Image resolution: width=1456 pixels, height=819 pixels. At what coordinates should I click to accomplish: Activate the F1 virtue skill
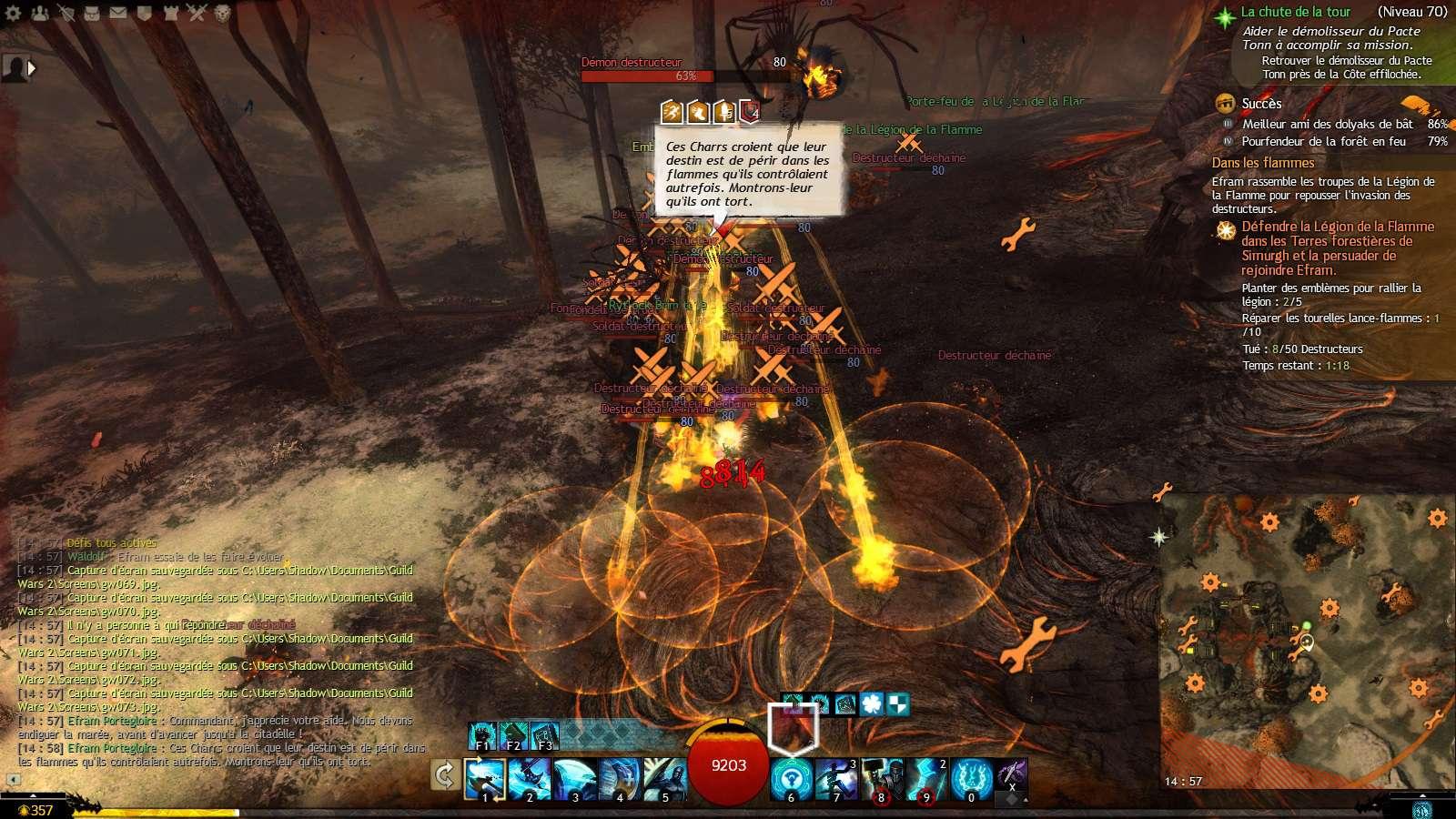482,735
